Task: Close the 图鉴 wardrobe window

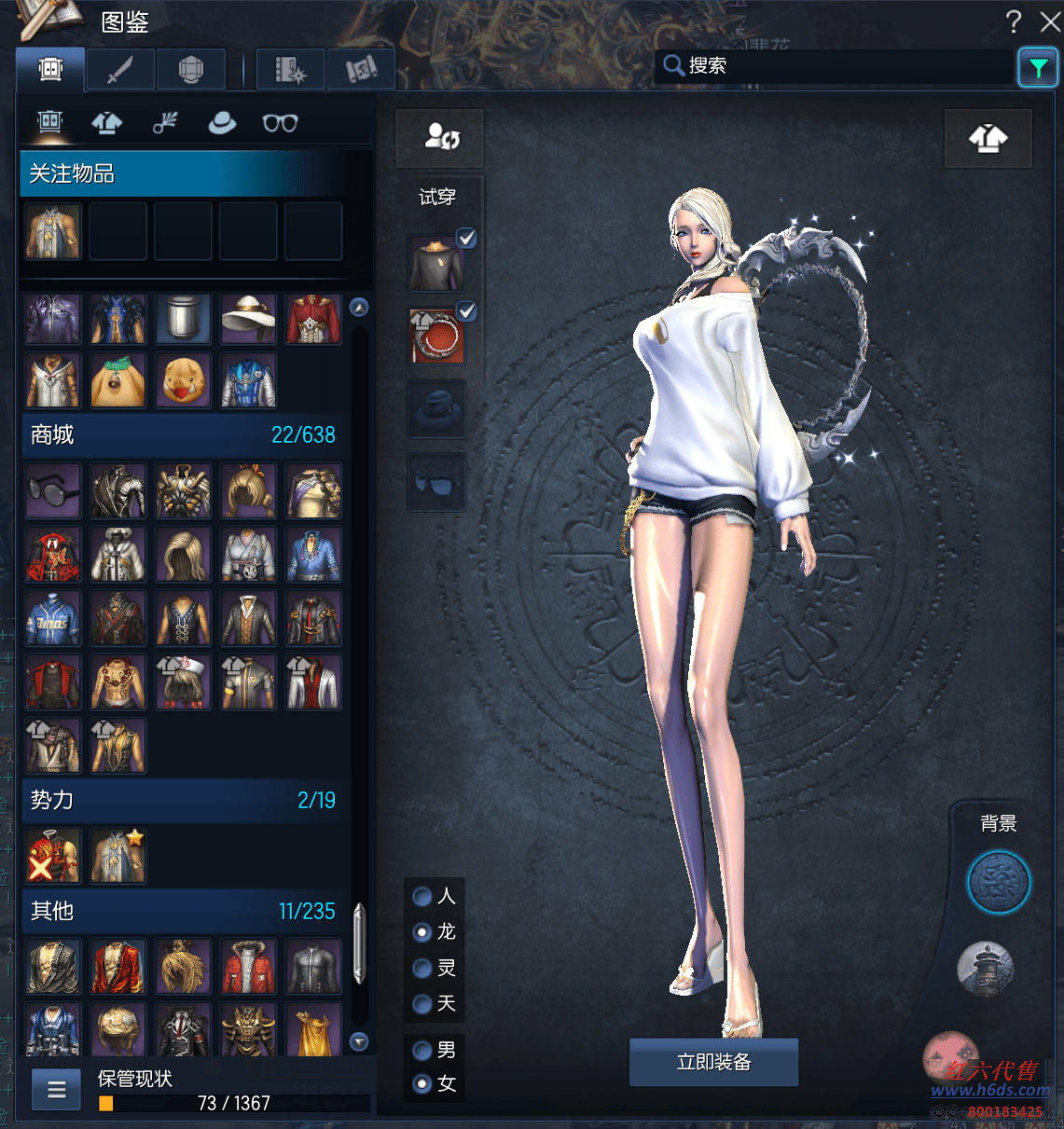Action: [1050, 21]
